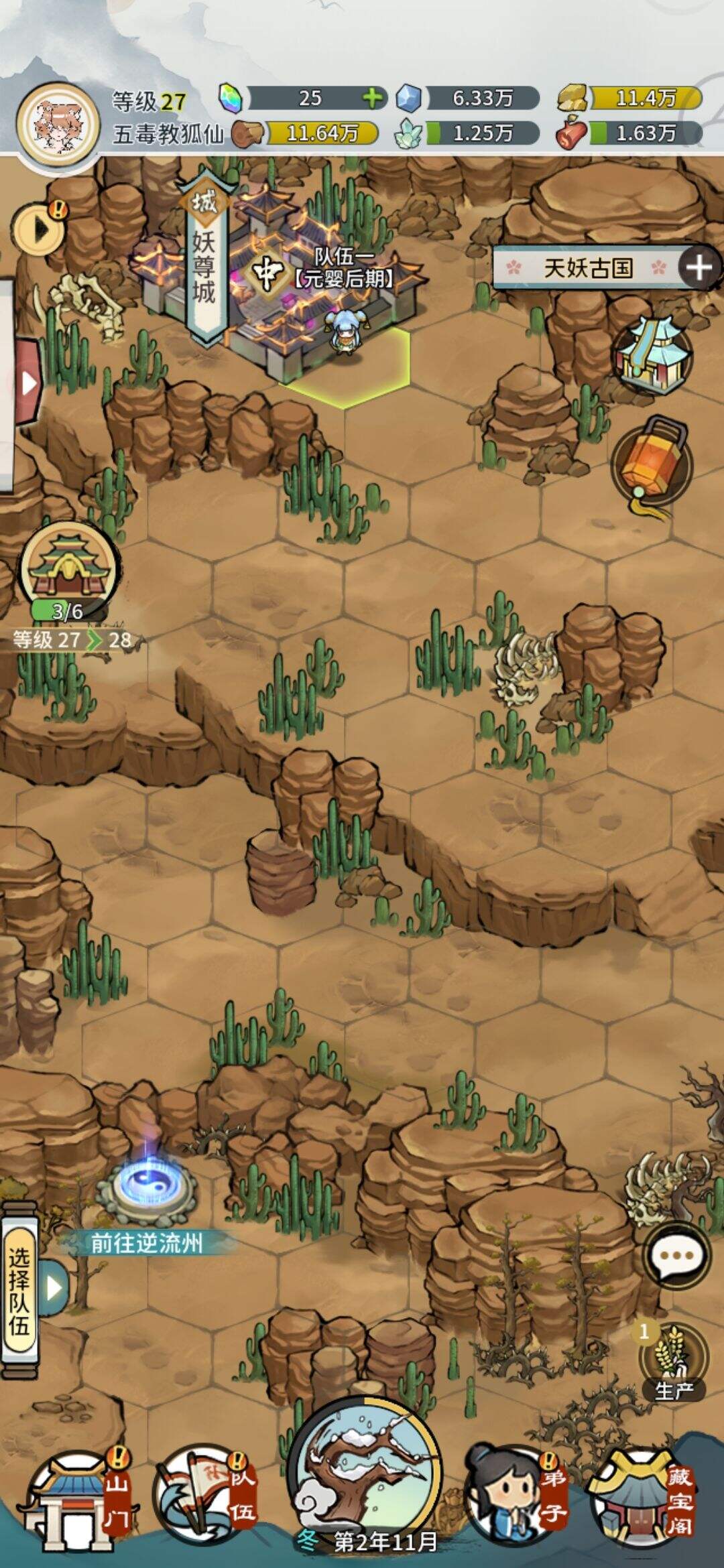
Task: Open the player avatar profile
Action: (58, 126)
